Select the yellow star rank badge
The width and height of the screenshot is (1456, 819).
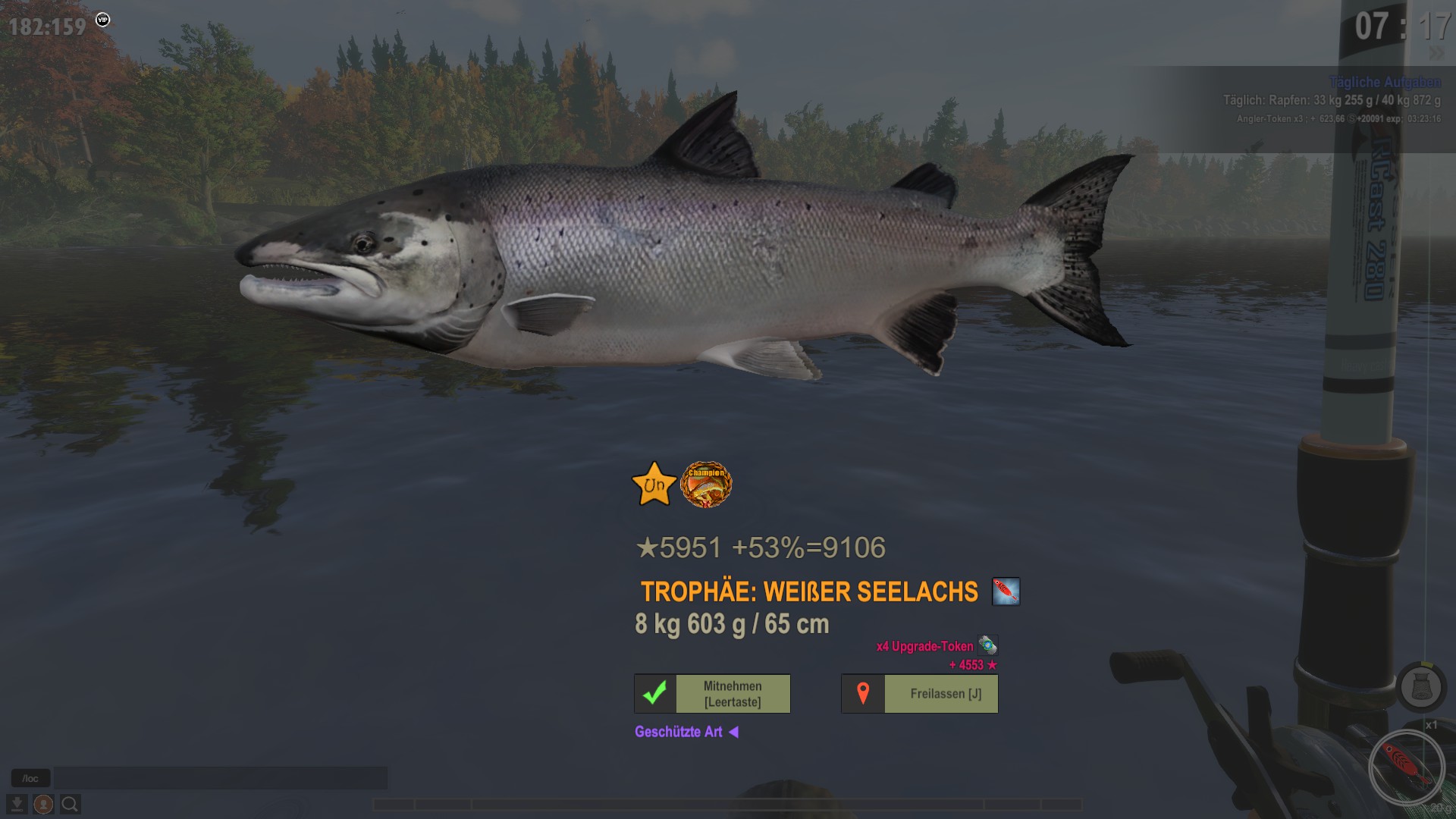[x=654, y=485]
